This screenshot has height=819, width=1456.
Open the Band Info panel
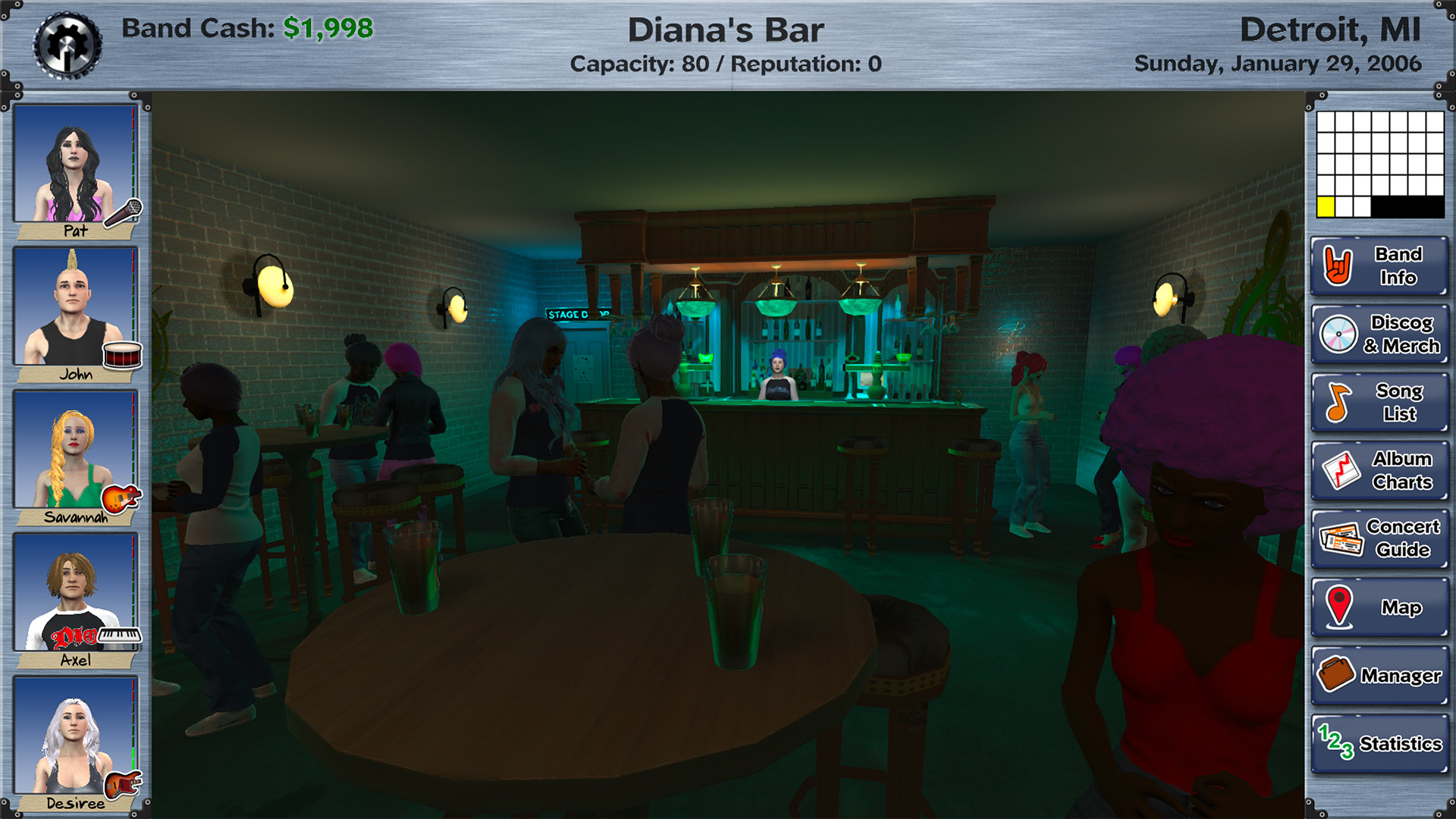tap(1379, 267)
